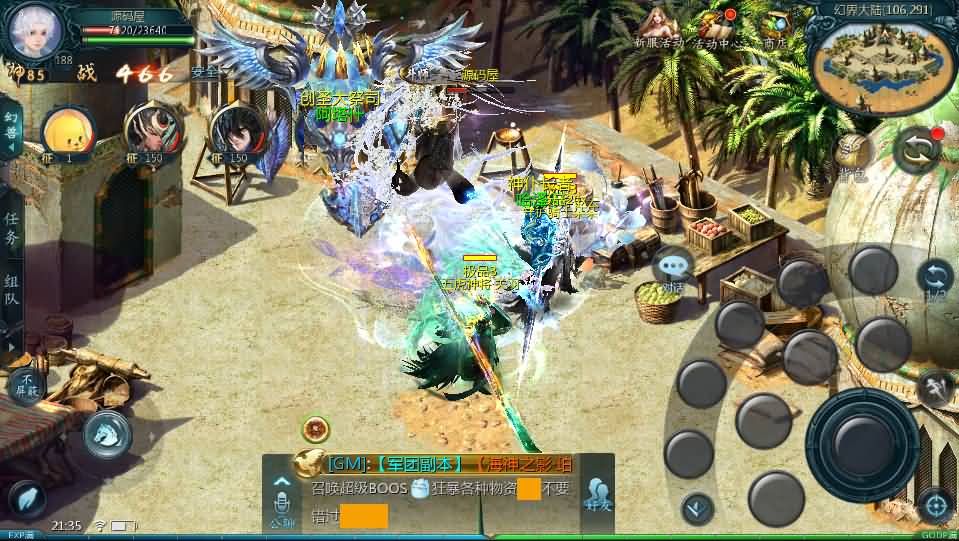Tap the large main attack button
Image resolution: width=959 pixels, height=541 pixels.
[861, 438]
